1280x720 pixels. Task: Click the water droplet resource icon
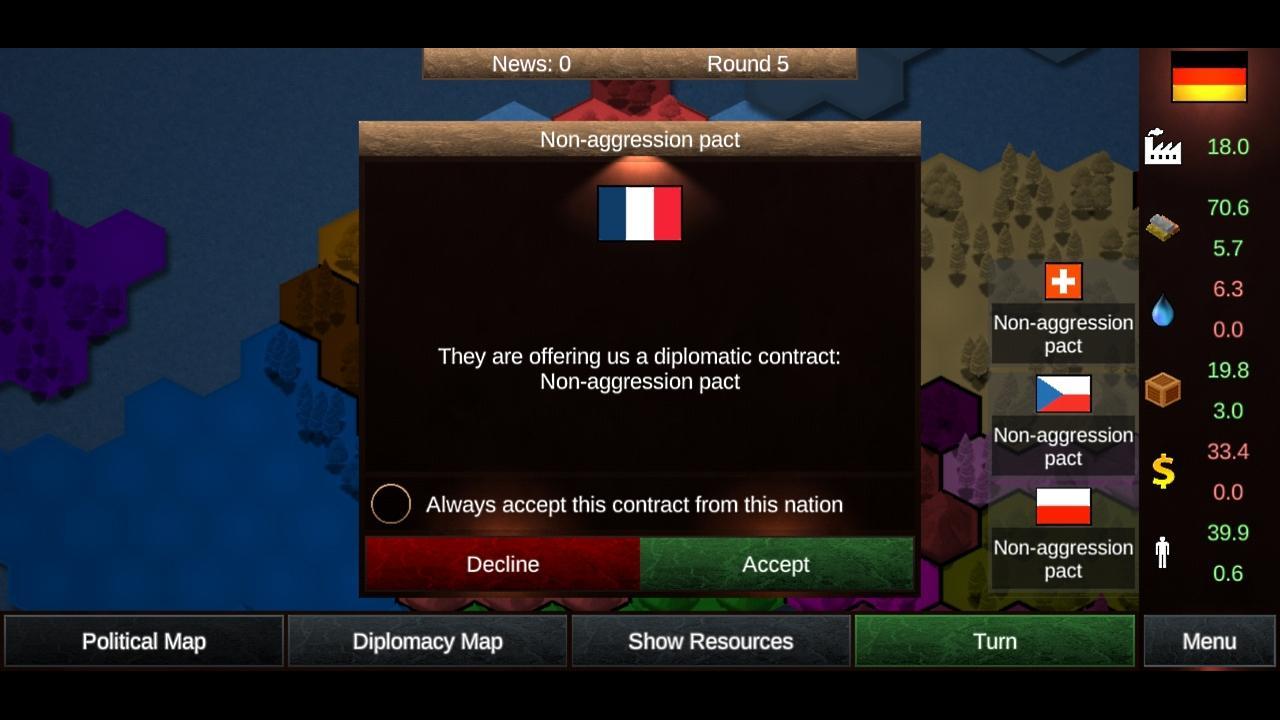point(1161,310)
